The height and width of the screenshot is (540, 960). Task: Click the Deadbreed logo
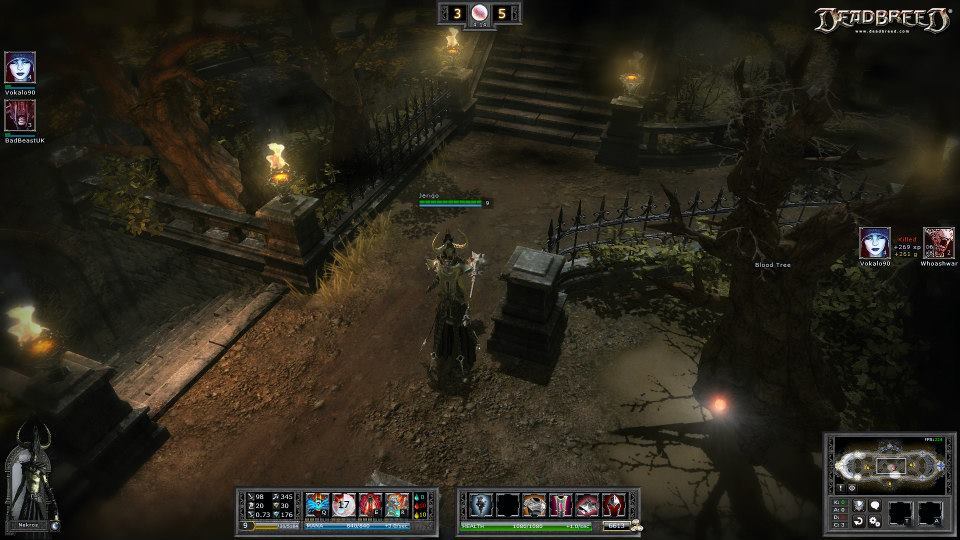tap(881, 21)
